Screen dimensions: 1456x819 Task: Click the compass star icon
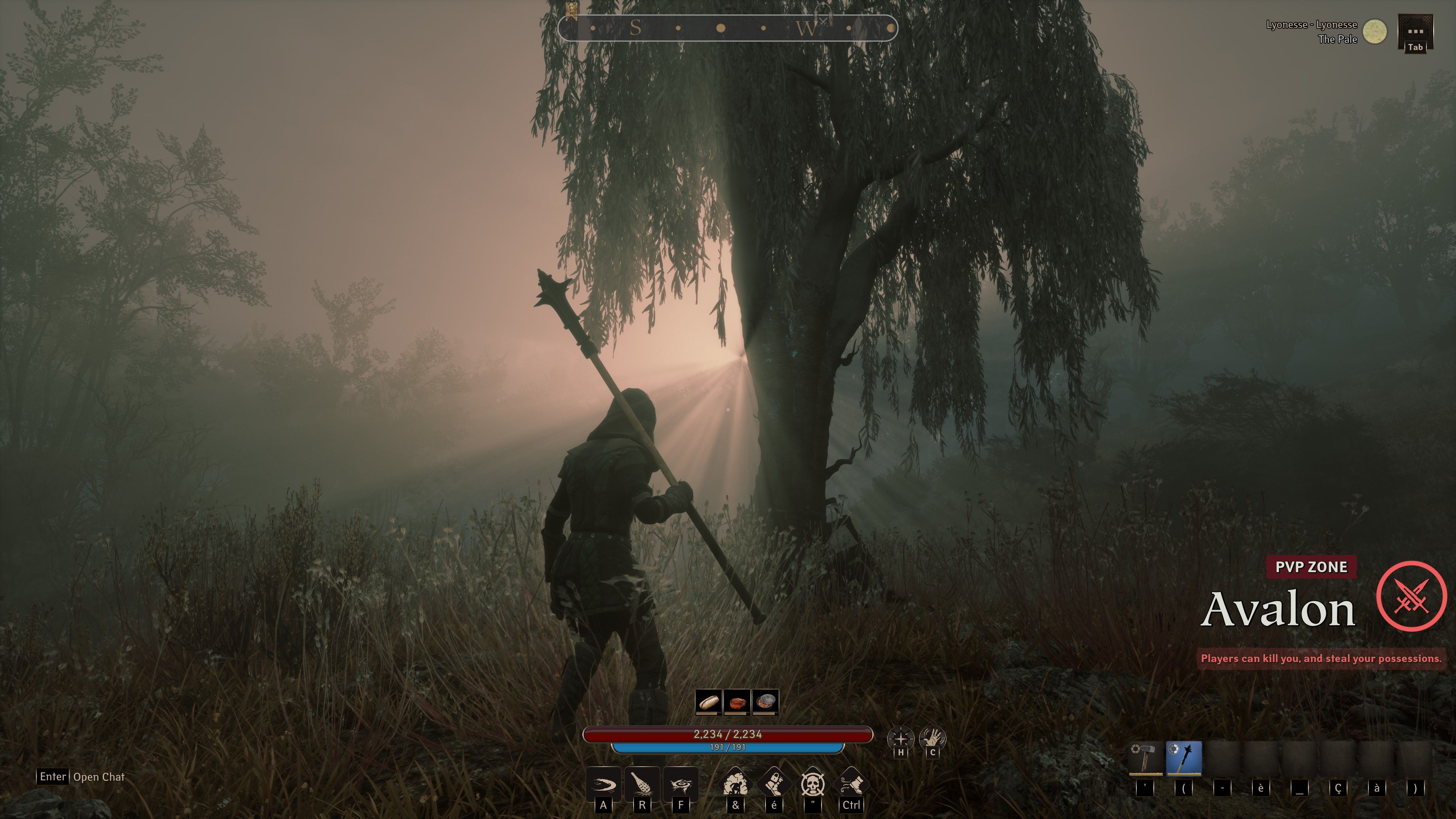tap(901, 738)
